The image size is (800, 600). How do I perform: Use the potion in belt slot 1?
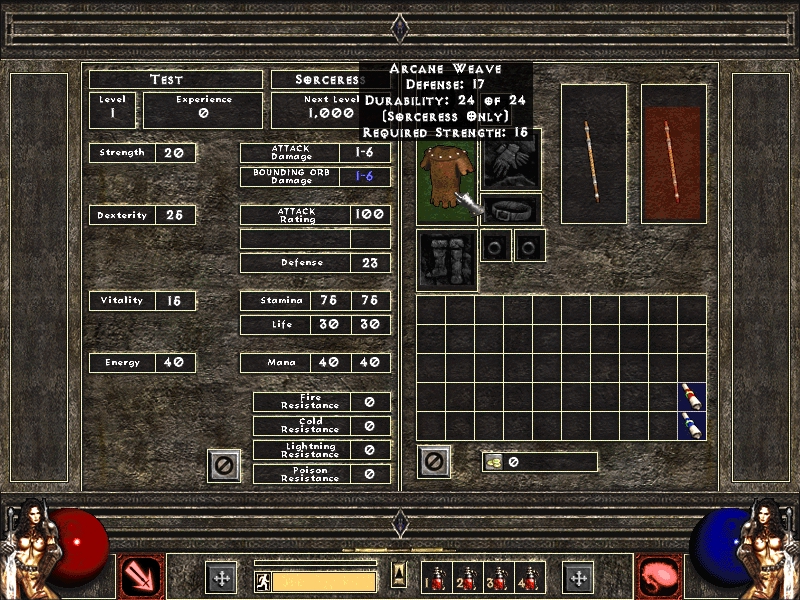point(437,577)
